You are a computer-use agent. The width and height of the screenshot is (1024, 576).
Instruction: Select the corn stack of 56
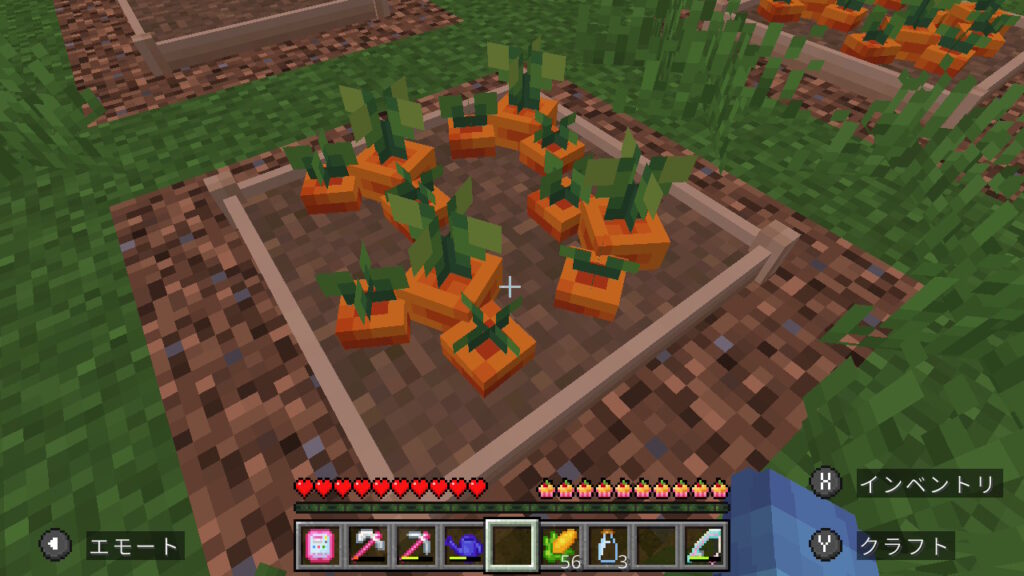561,546
